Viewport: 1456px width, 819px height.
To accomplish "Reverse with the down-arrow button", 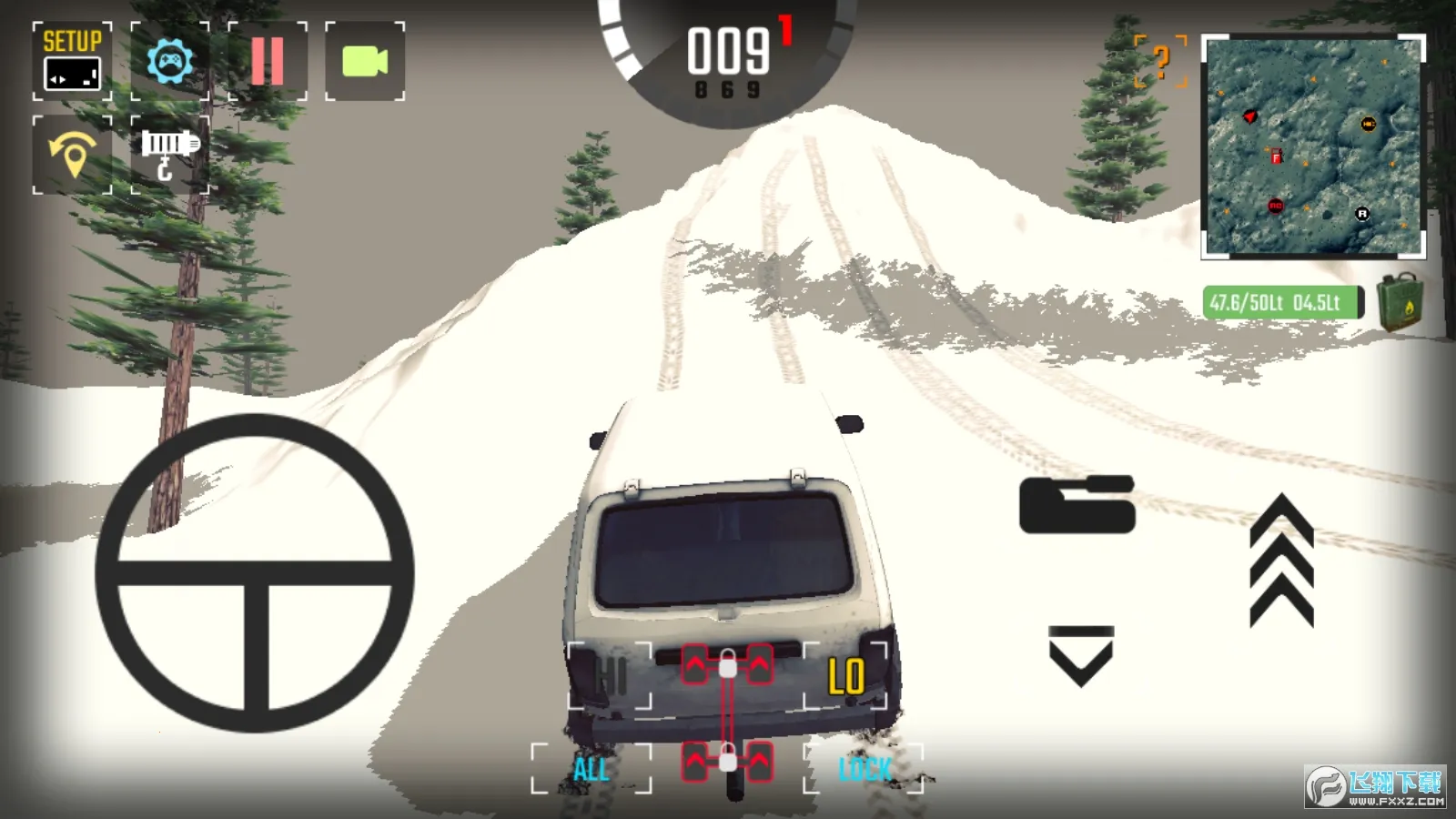I will [x=1081, y=655].
